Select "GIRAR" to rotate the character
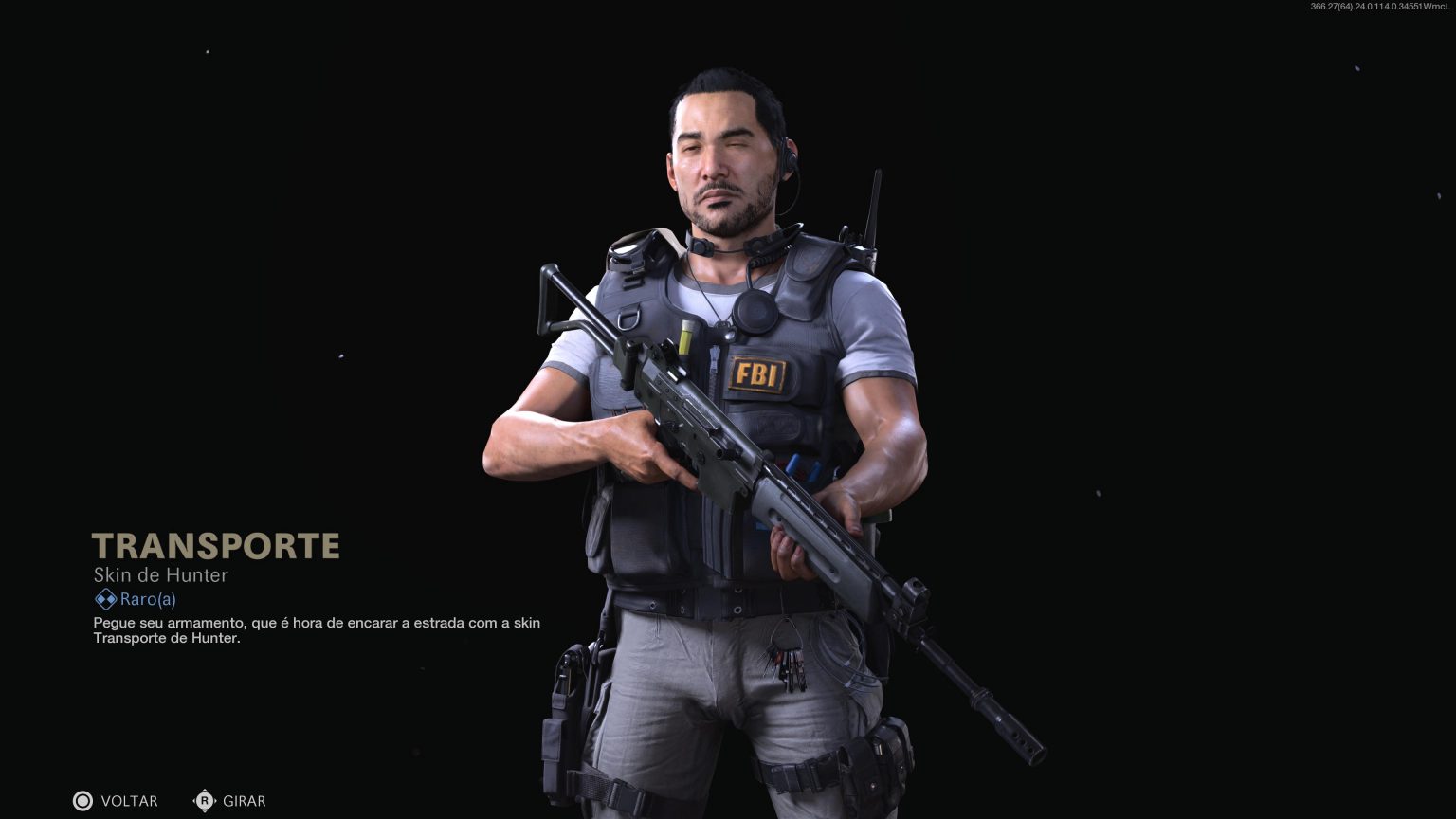The image size is (1456, 819). (245, 801)
